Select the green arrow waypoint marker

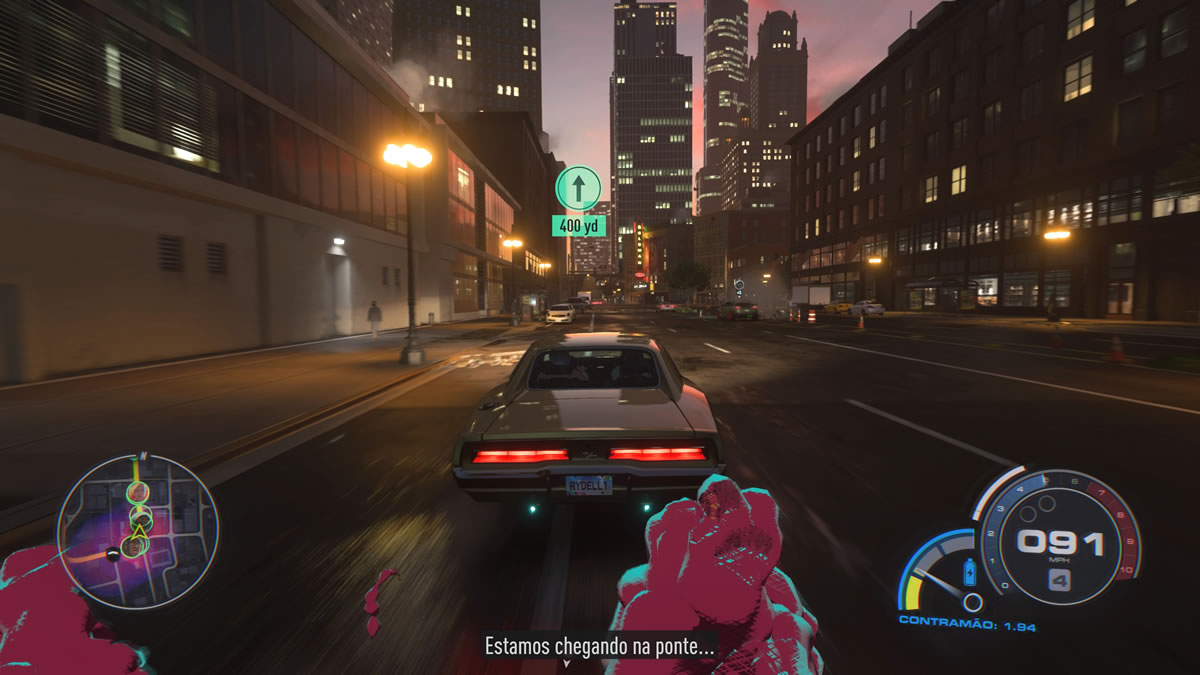(578, 188)
